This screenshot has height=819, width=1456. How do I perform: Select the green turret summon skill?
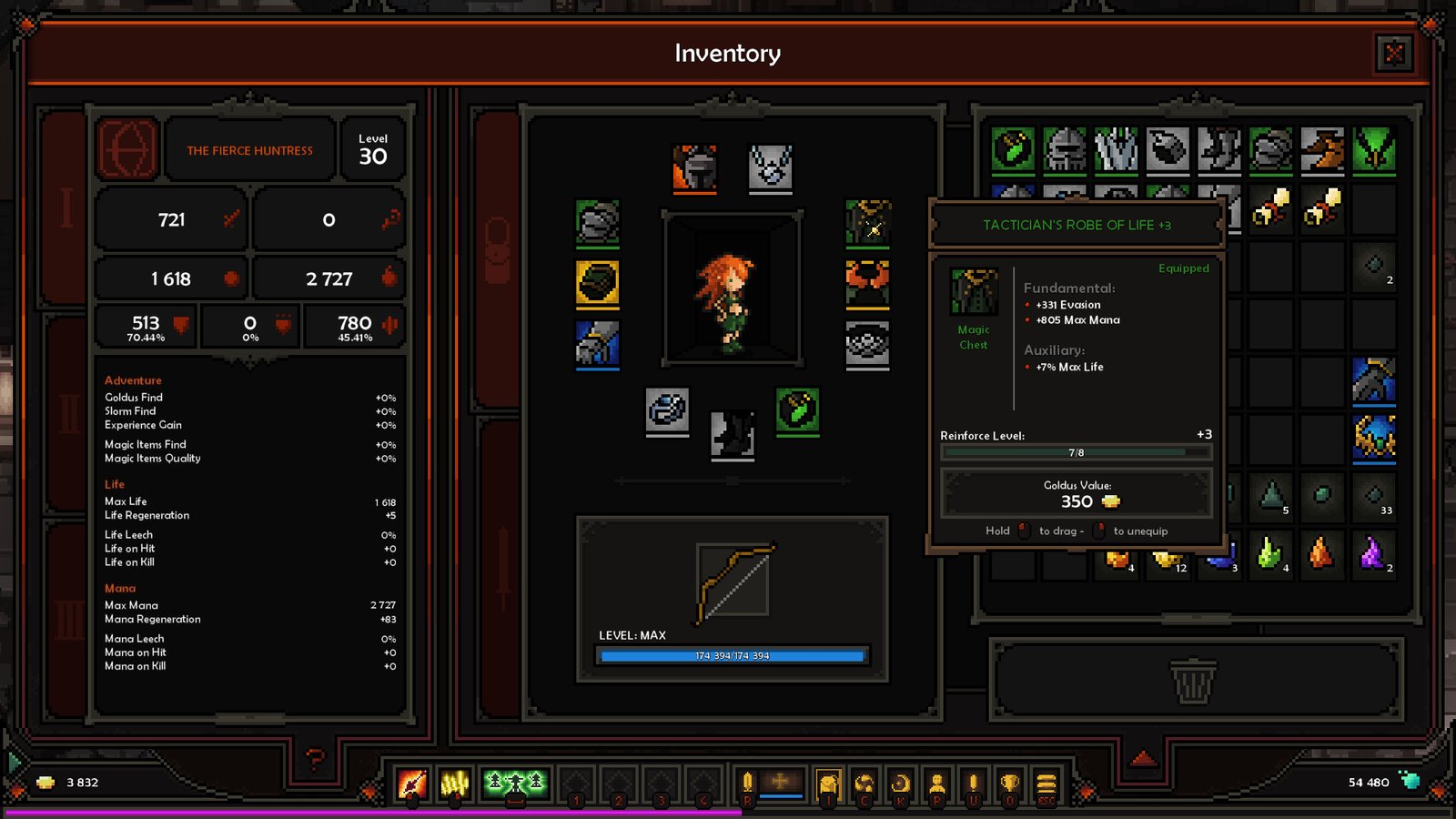pyautogui.click(x=514, y=781)
